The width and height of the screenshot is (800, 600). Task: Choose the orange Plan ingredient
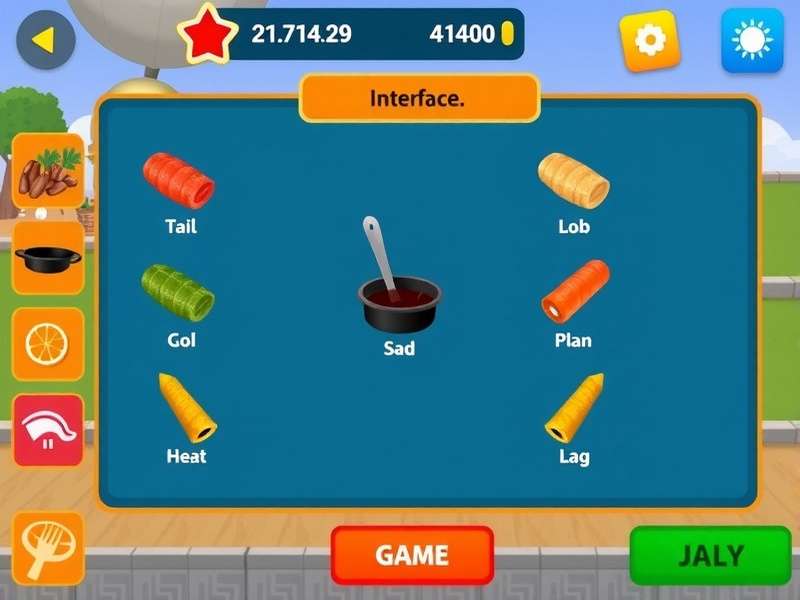pyautogui.click(x=575, y=291)
